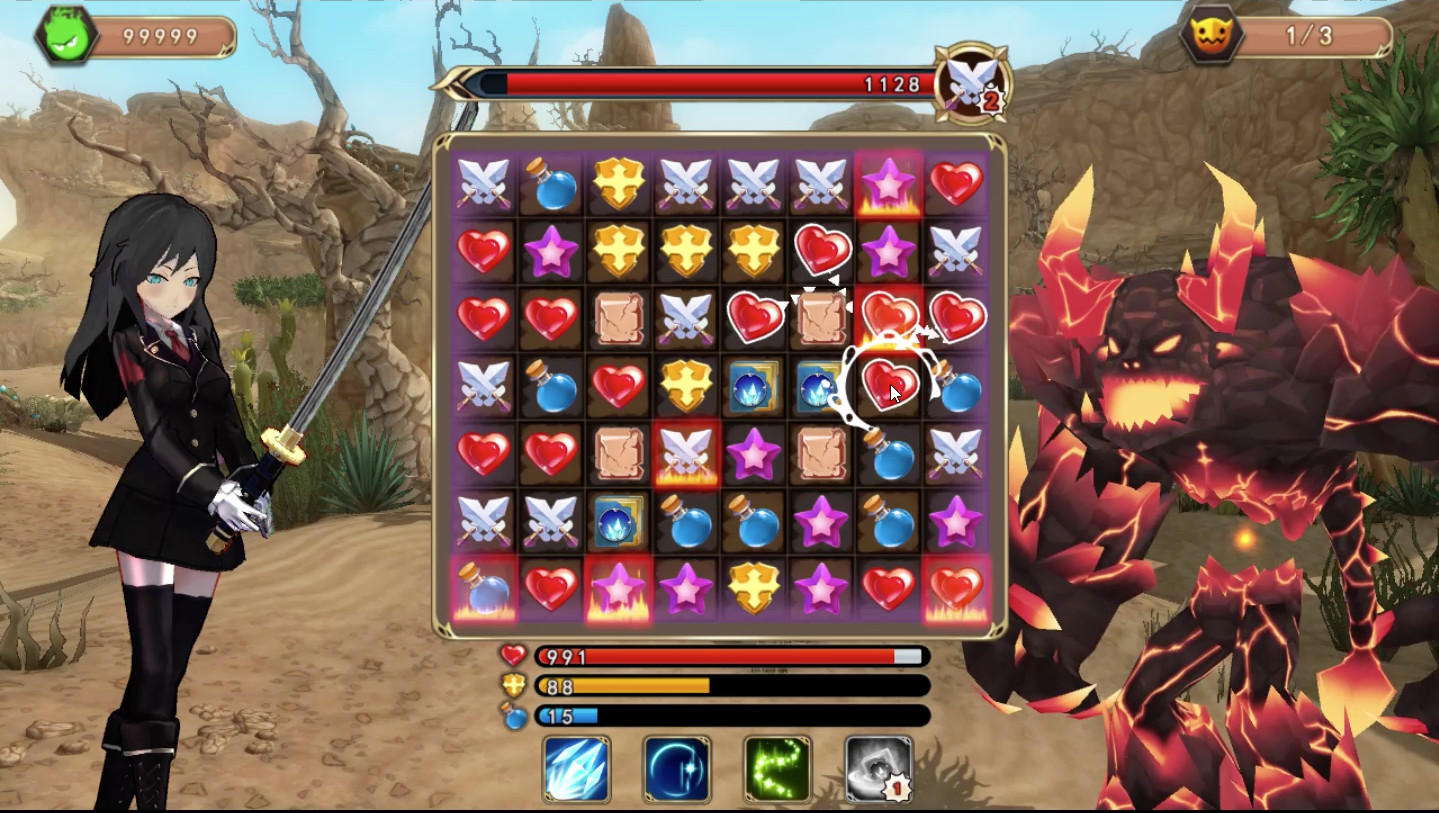This screenshot has height=813, width=1439.
Task: Select the burning pink star gem top row
Action: (x=888, y=185)
